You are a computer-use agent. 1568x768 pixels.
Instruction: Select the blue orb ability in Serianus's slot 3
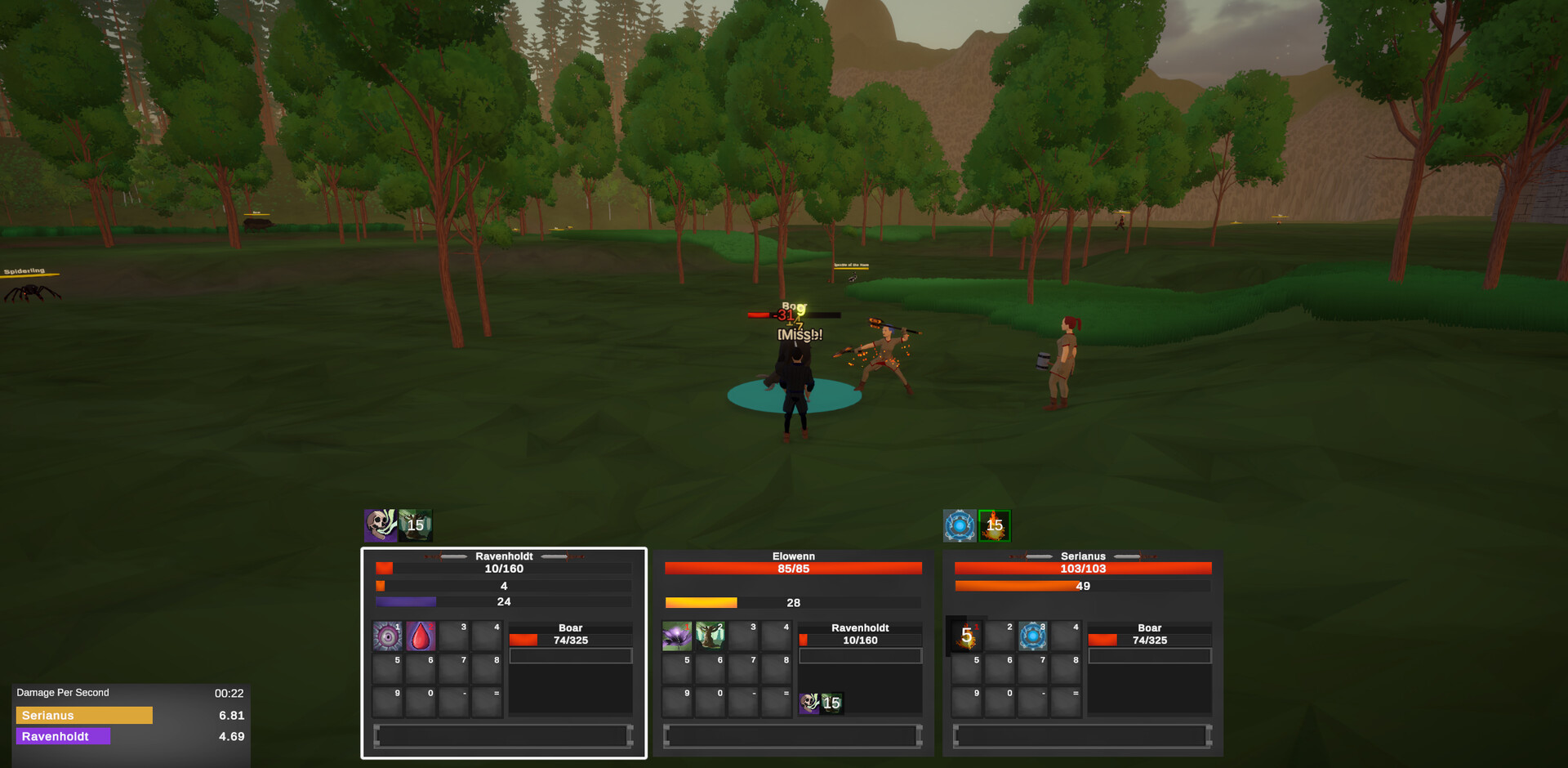point(1032,636)
